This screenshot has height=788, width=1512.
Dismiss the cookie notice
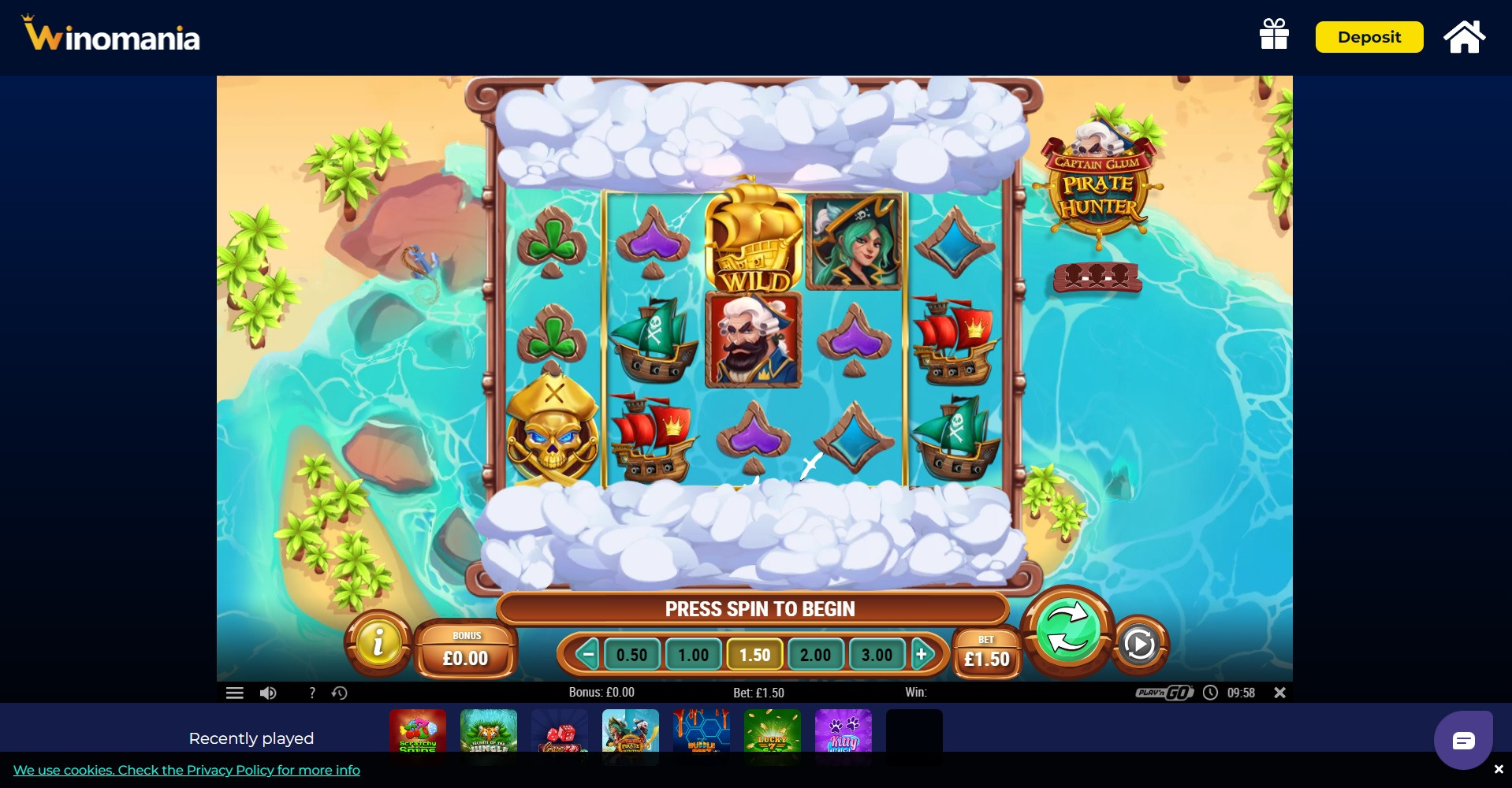tap(1500, 768)
